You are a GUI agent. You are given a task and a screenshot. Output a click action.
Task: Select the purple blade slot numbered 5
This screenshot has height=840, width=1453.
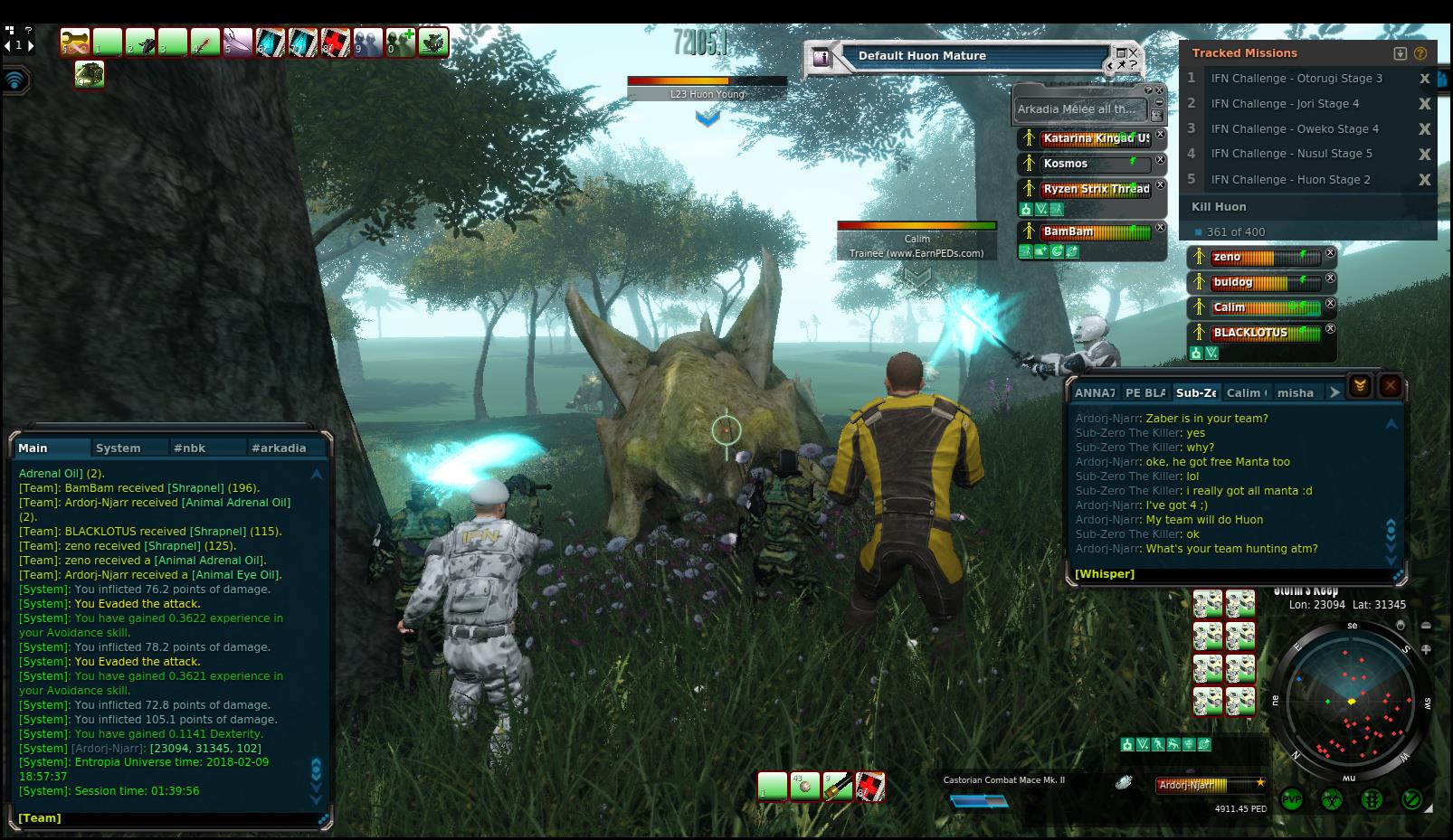[x=237, y=42]
